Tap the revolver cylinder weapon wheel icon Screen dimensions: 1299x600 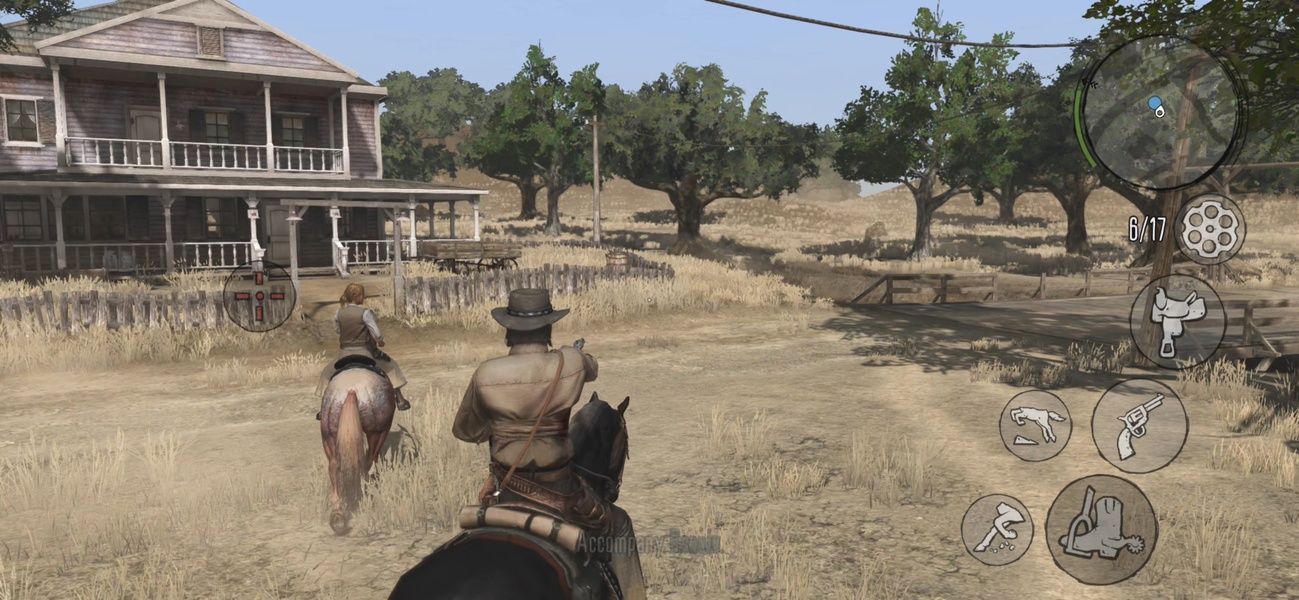pyautogui.click(x=1209, y=229)
